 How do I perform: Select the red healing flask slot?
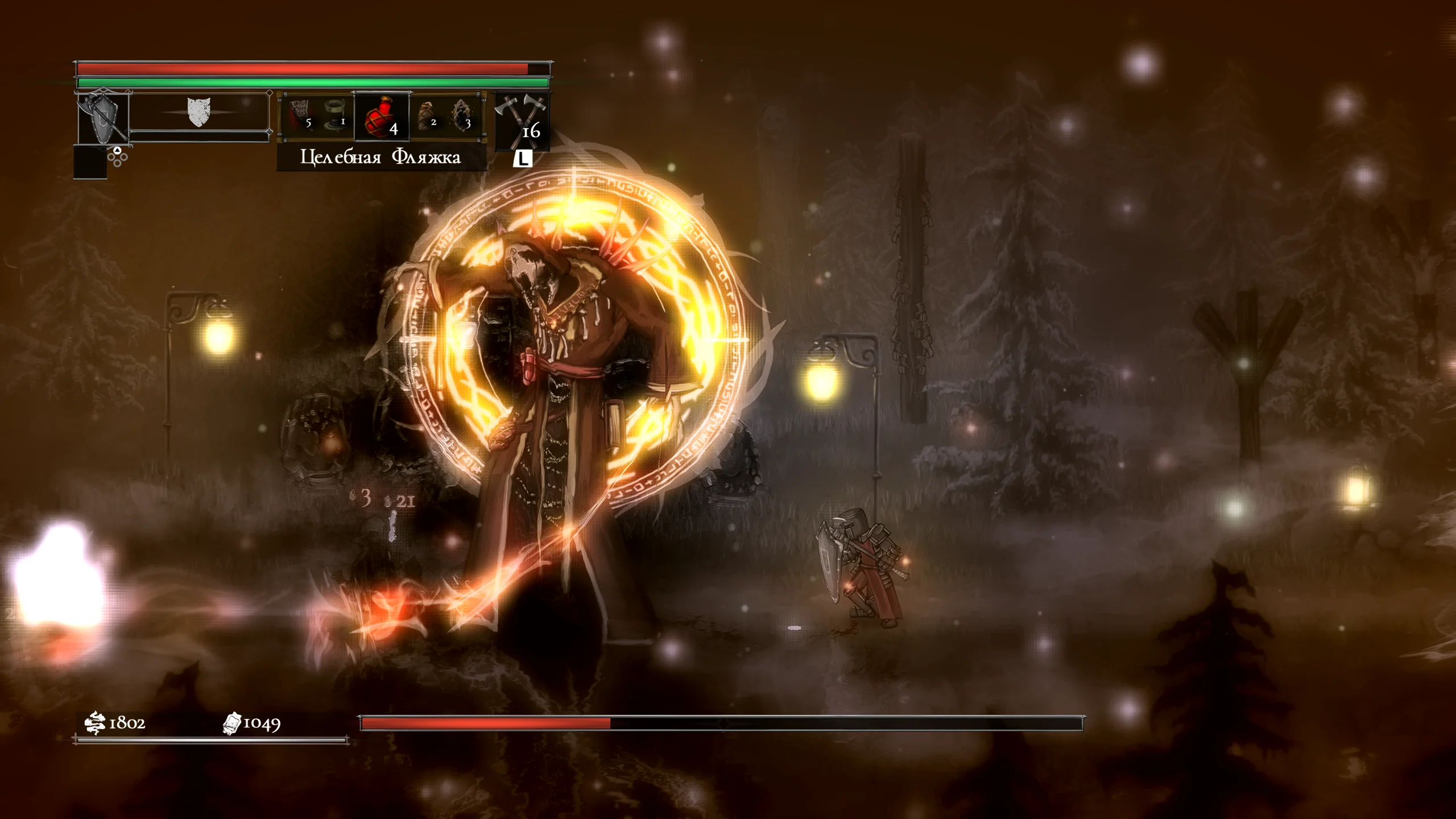point(381,117)
